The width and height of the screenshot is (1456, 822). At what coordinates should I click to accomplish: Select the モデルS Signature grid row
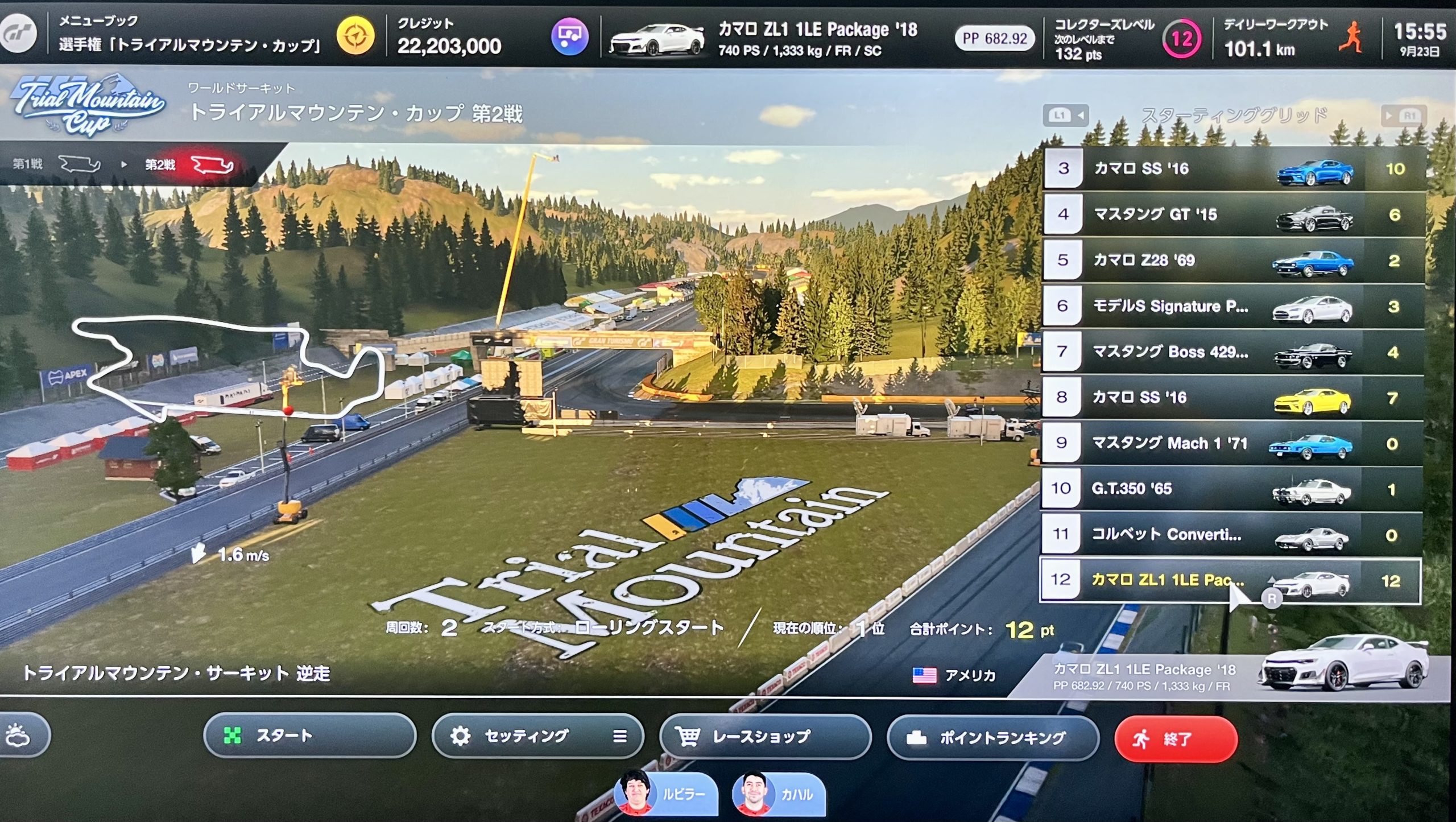tap(1233, 306)
